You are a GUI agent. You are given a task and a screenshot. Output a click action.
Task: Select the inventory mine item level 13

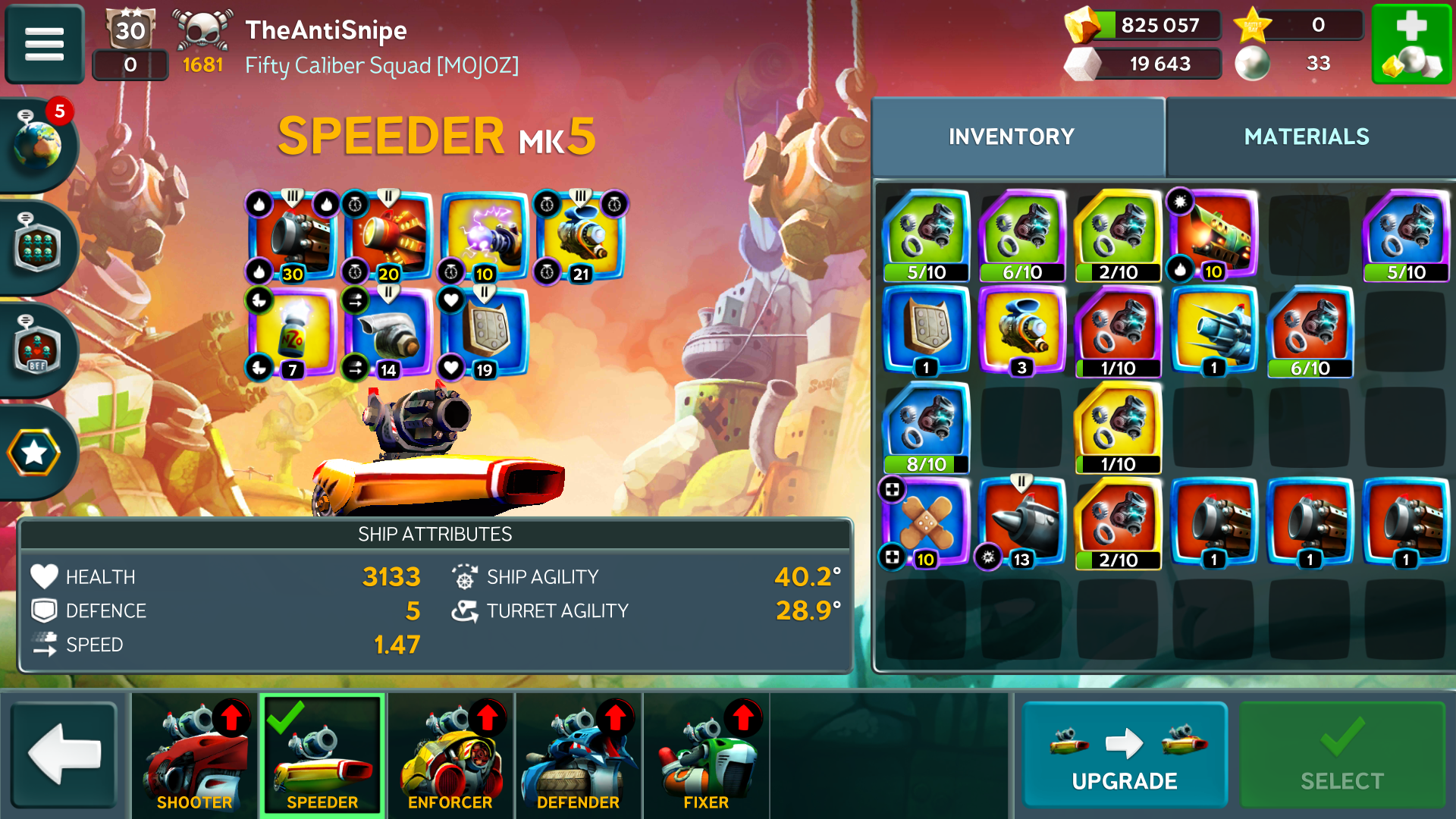1022,522
